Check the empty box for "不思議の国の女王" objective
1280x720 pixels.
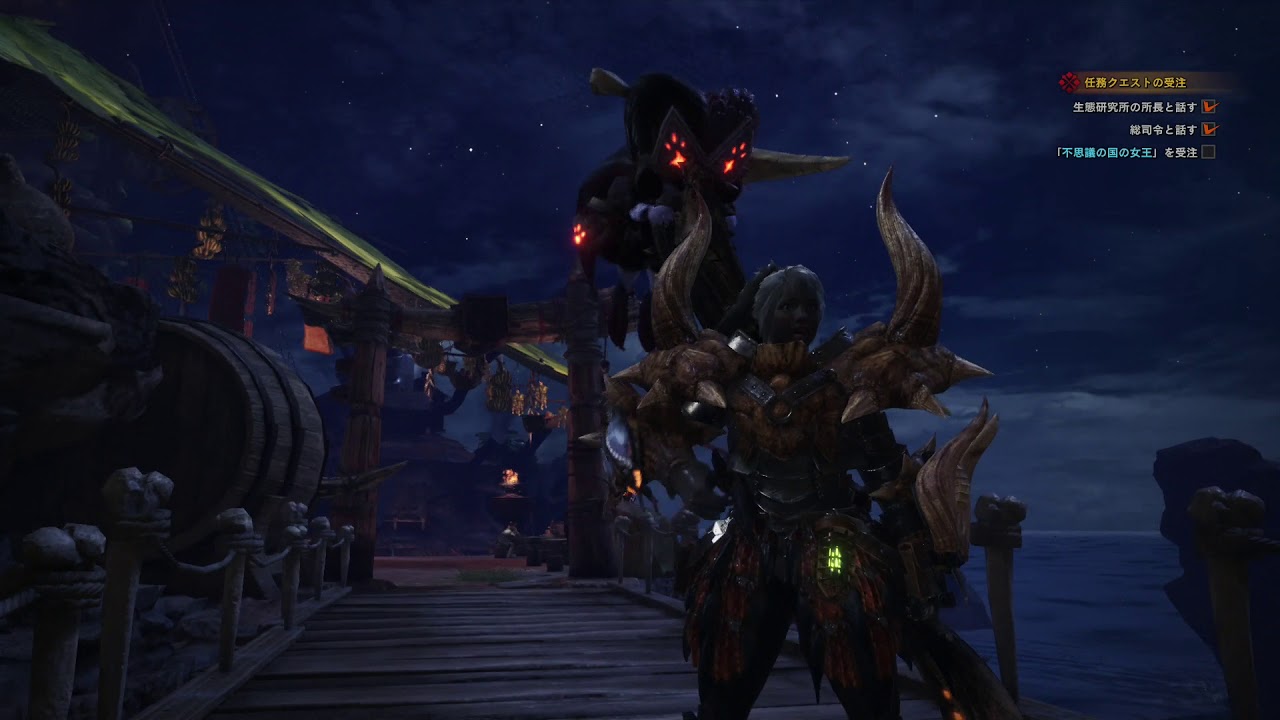[1209, 150]
